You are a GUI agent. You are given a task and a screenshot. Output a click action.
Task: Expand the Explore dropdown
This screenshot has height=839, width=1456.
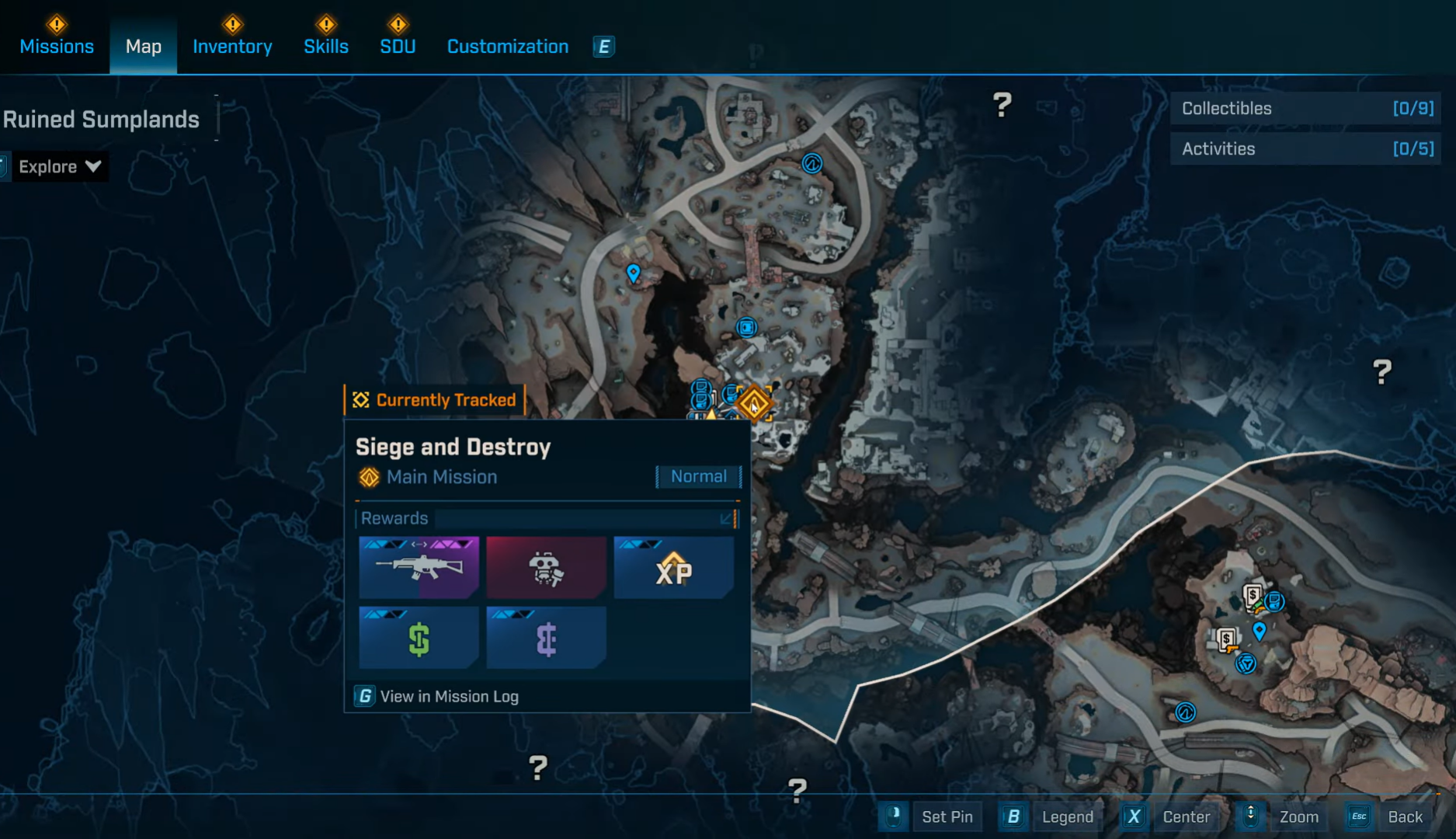(59, 167)
